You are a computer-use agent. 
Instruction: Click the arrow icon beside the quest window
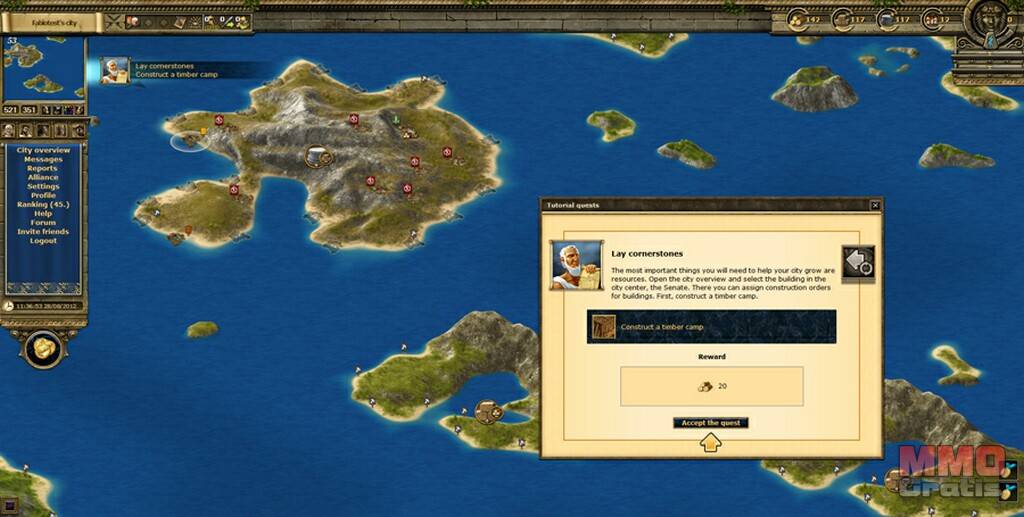coord(858,262)
